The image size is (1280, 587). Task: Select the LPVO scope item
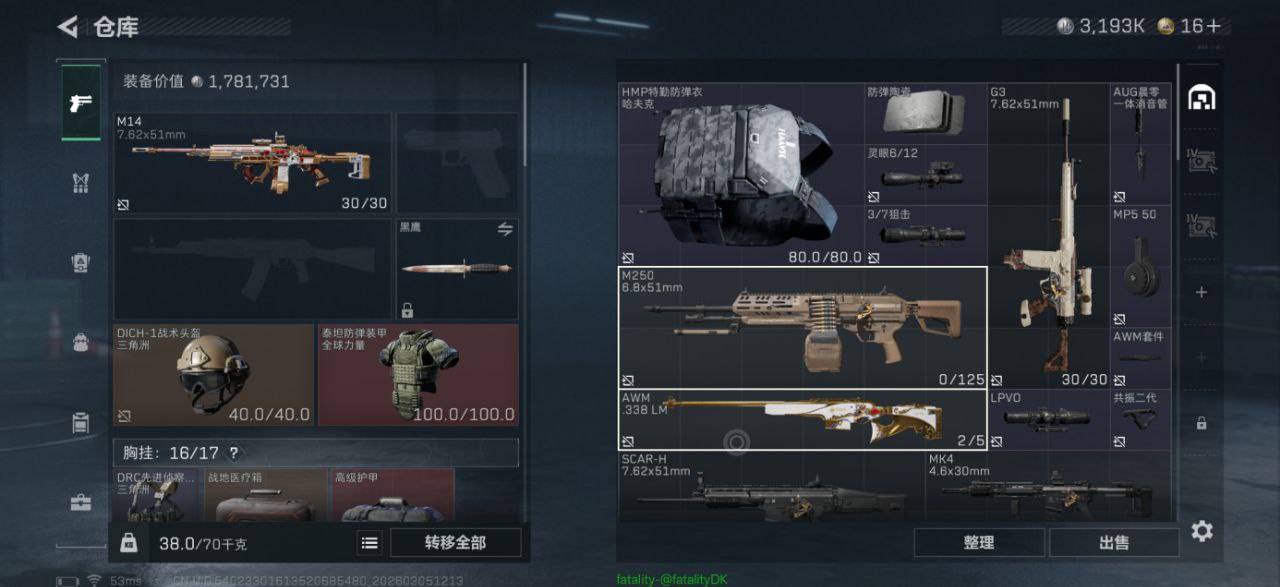1048,419
